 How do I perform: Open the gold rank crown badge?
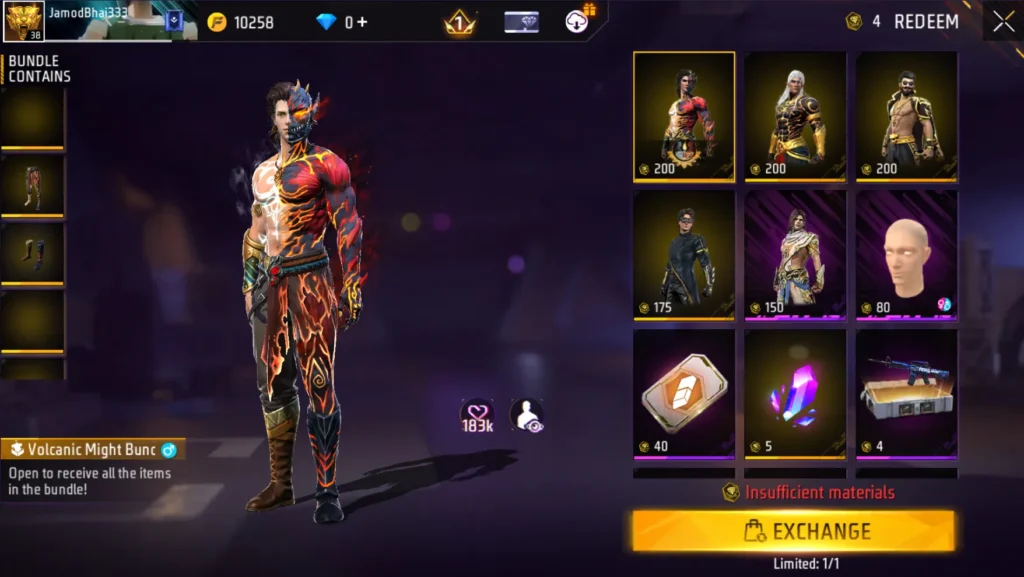[460, 22]
